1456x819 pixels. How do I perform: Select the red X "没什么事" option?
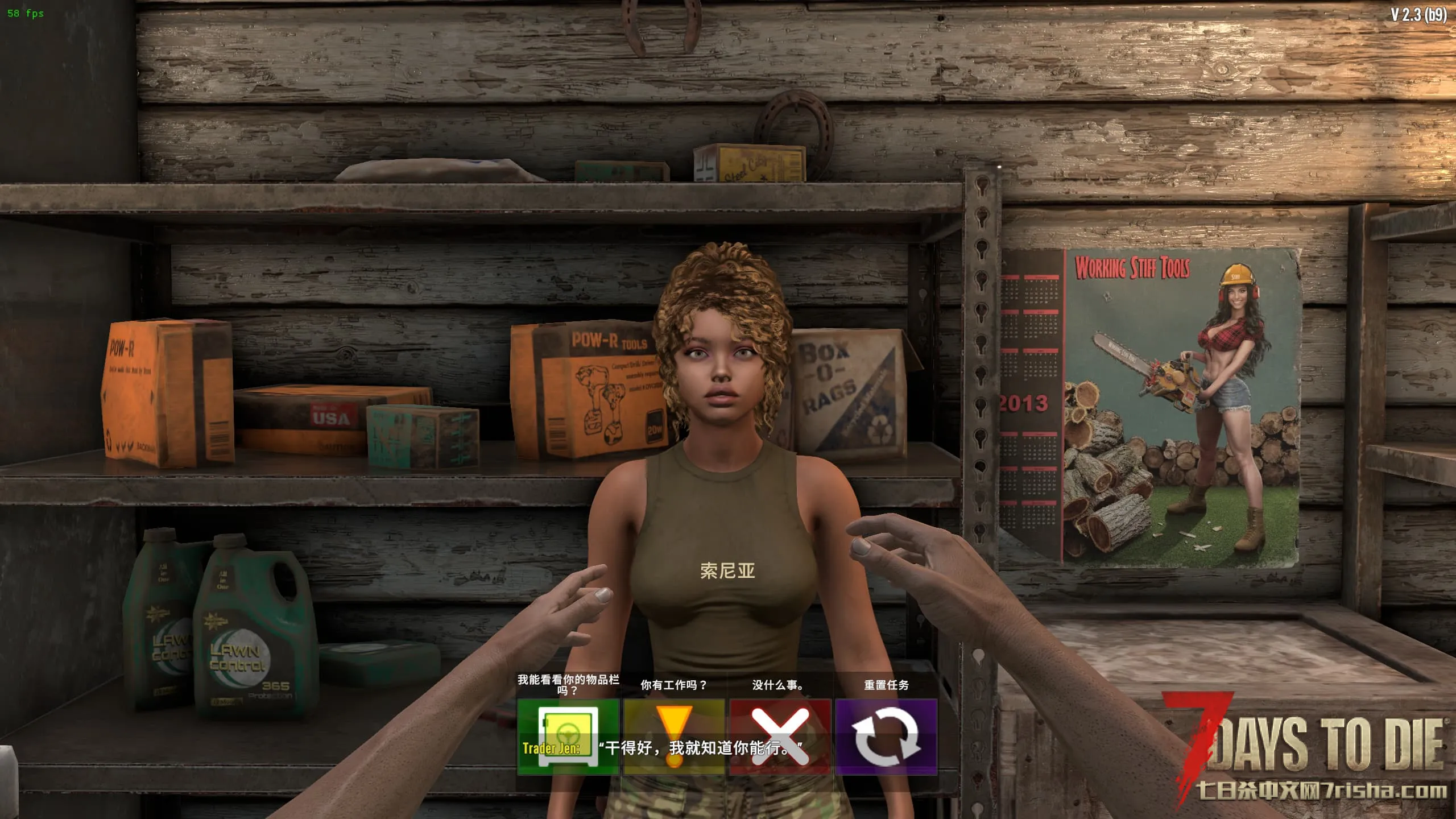tap(780, 736)
